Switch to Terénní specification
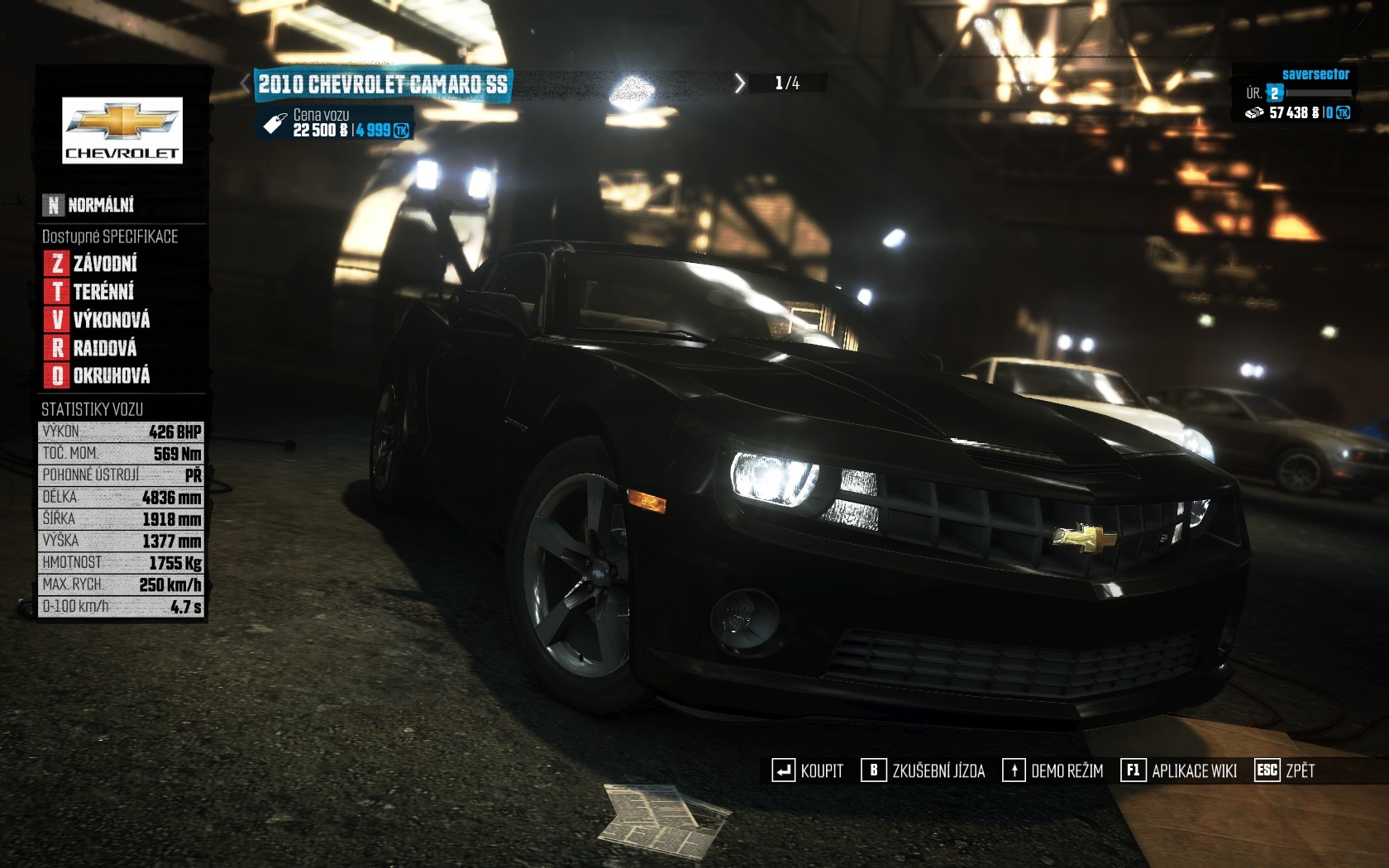The image size is (1389, 868). (x=89, y=292)
